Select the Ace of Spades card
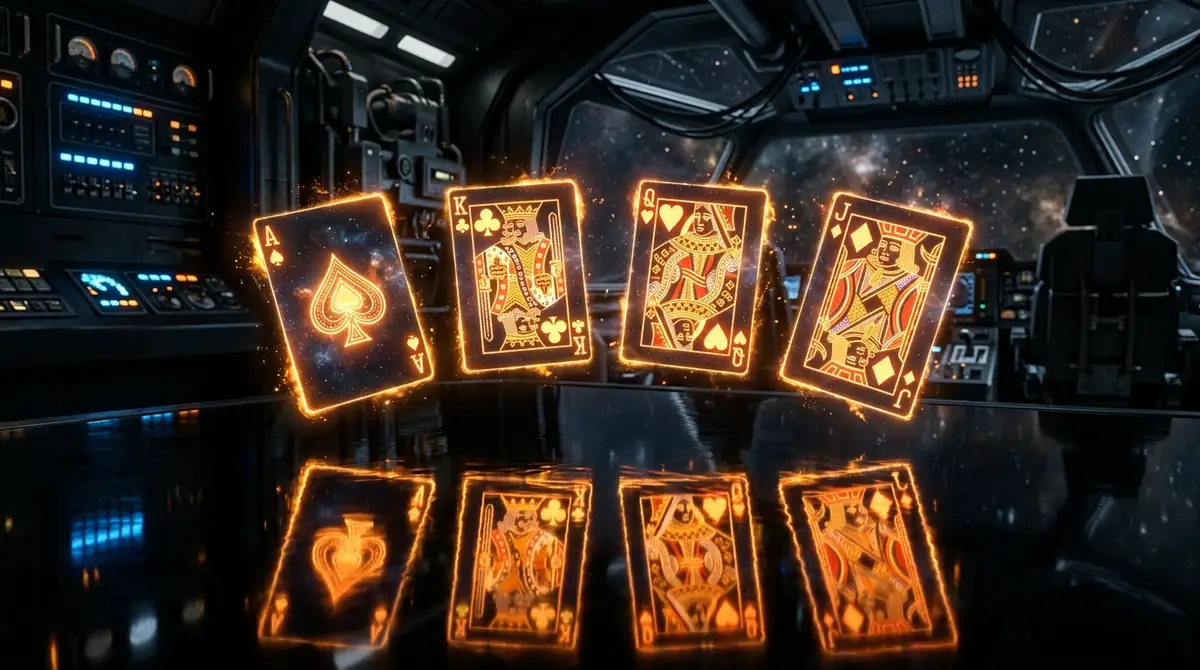The width and height of the screenshot is (1200, 670). tap(343, 301)
